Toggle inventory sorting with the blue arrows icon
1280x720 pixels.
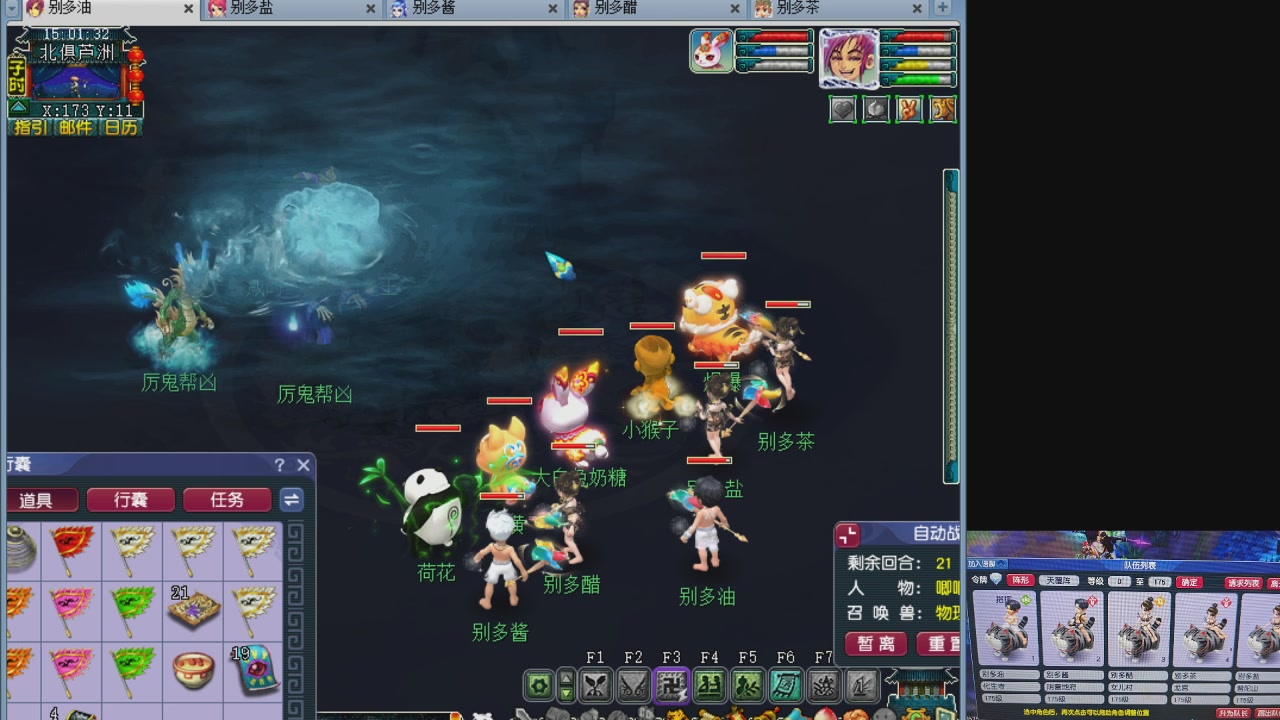pyautogui.click(x=291, y=500)
